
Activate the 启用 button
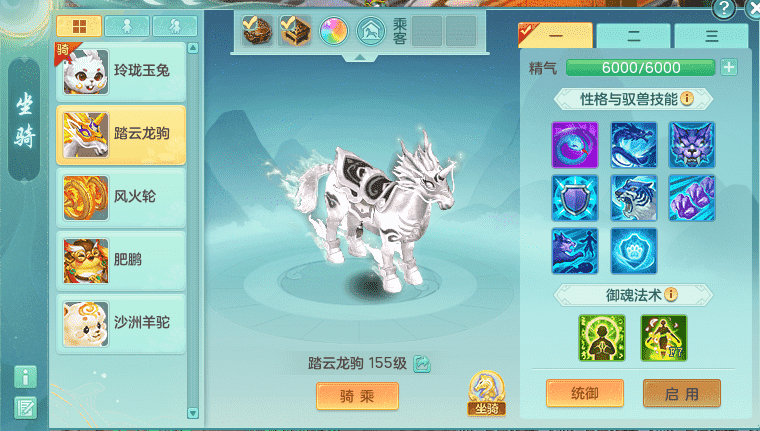pyautogui.click(x=681, y=393)
